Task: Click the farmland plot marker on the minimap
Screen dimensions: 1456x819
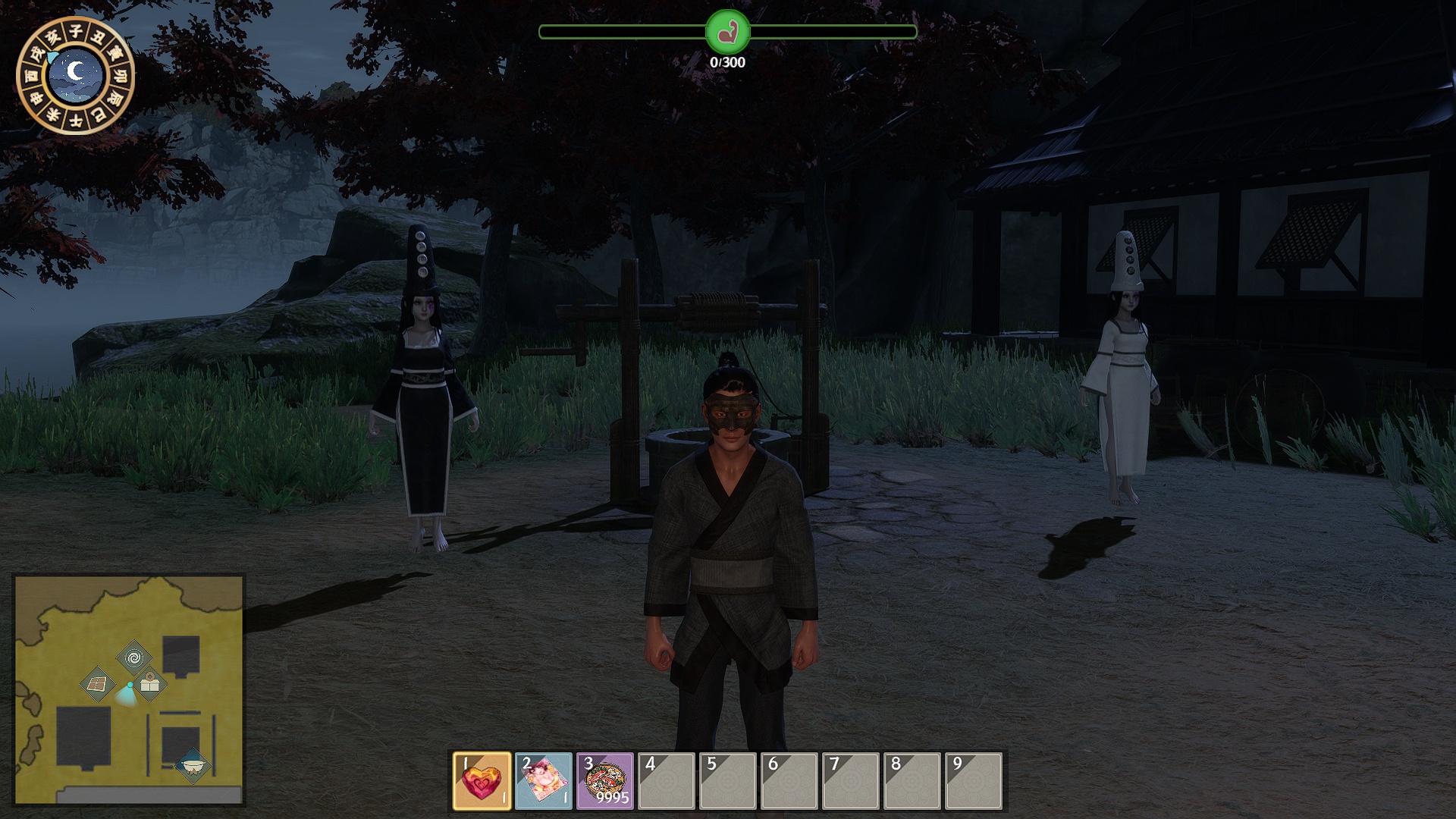Action: (97, 685)
